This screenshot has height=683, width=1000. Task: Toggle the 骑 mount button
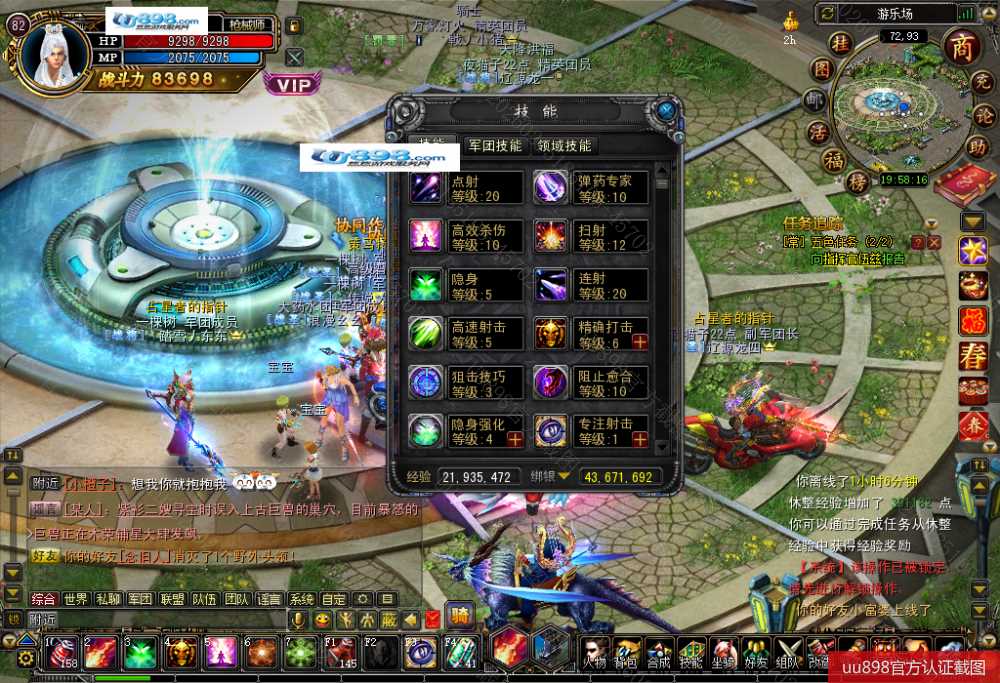[459, 616]
